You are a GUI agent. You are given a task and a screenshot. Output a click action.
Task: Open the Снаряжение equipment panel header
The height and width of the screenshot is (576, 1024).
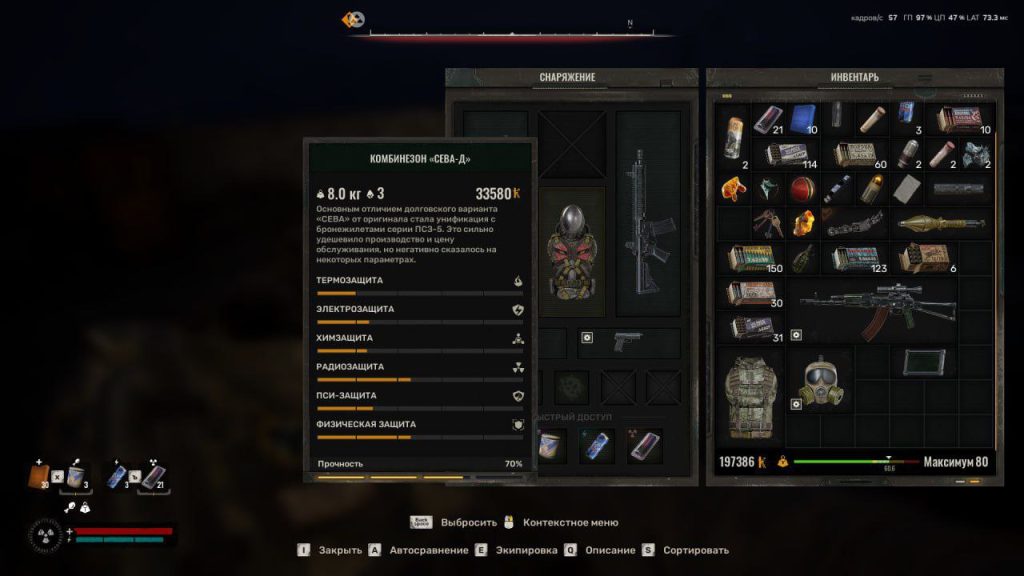tap(567, 77)
